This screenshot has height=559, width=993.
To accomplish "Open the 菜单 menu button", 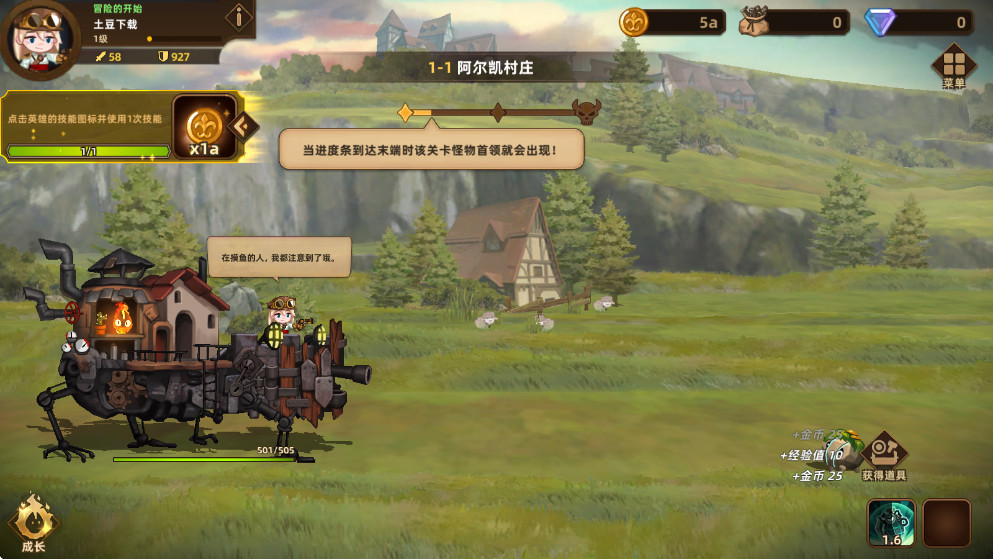I will pos(953,65).
